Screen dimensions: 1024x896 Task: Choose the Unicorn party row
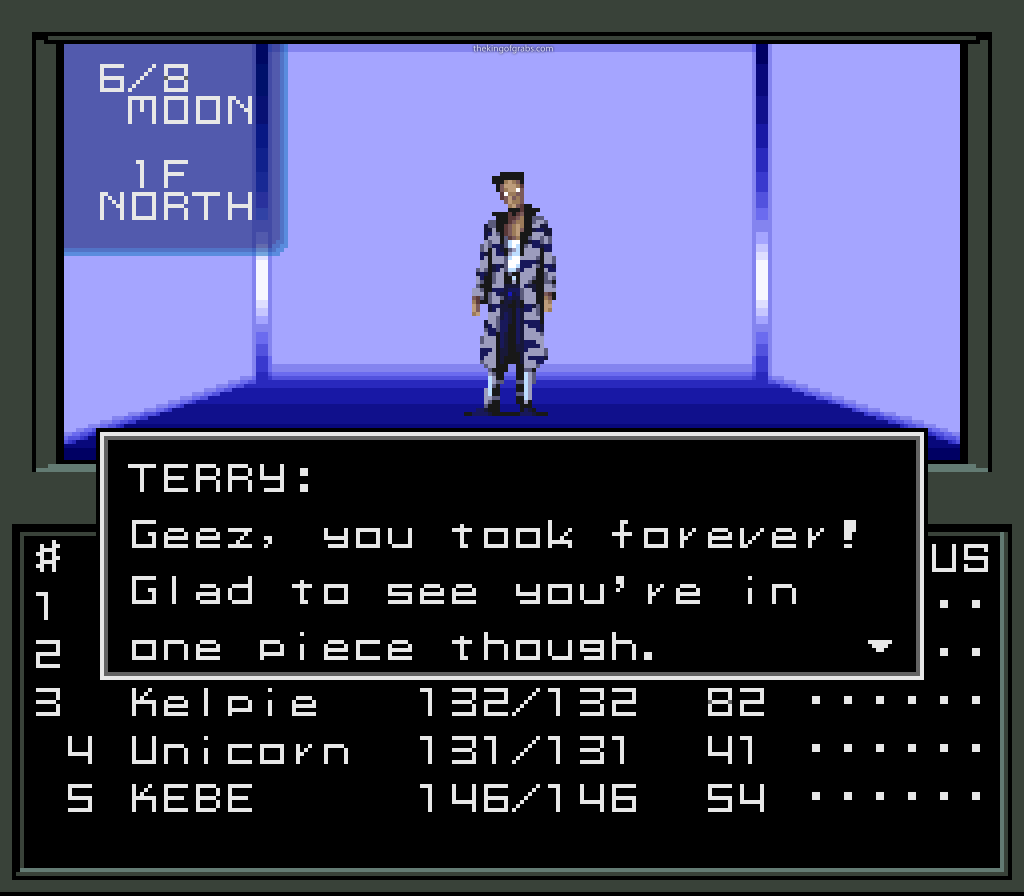click(x=240, y=750)
